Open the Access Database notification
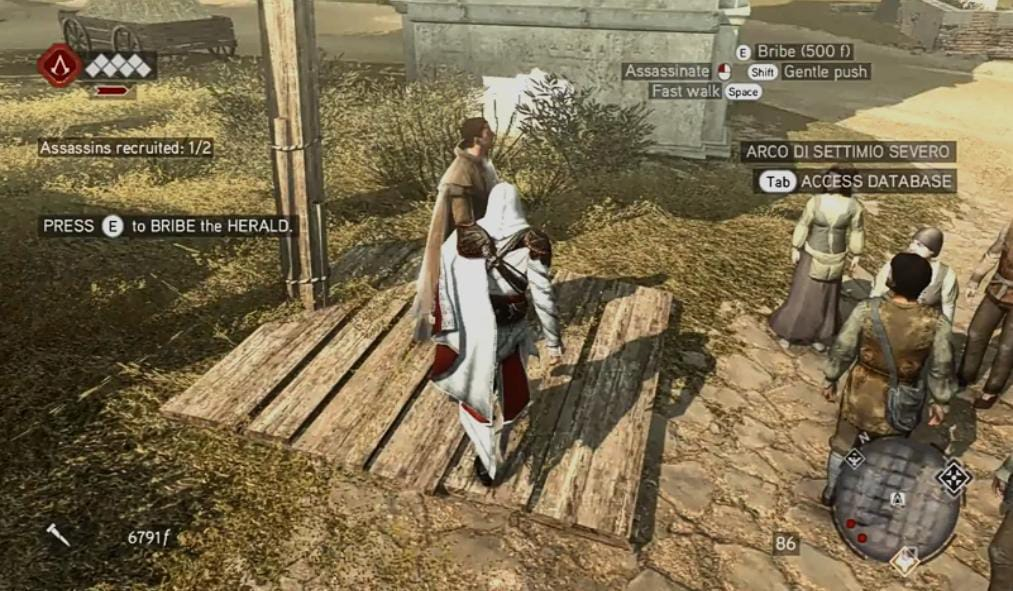 856,181
